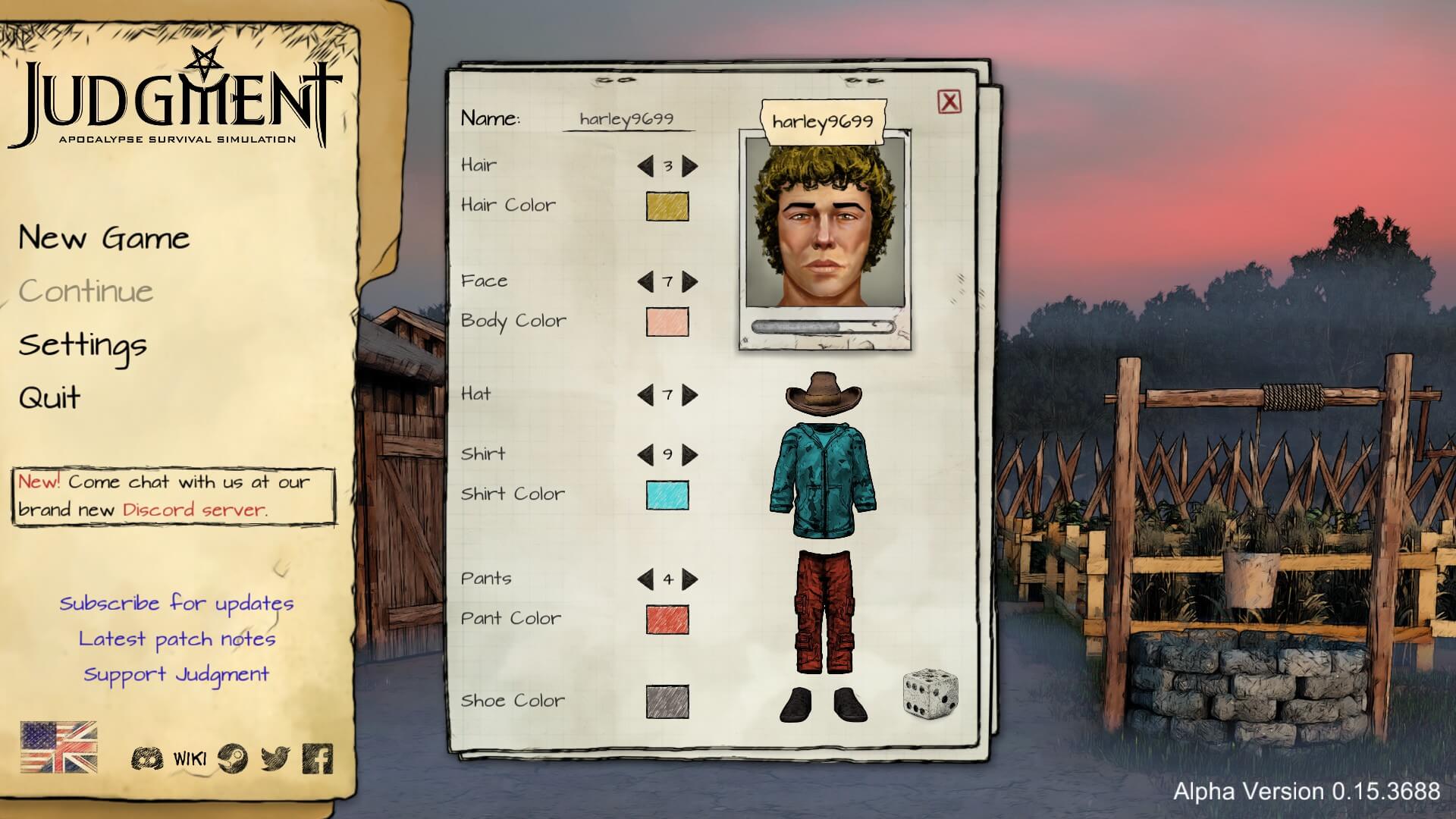The height and width of the screenshot is (819, 1456).
Task: Advance to the next pants style
Action: pyautogui.click(x=690, y=580)
